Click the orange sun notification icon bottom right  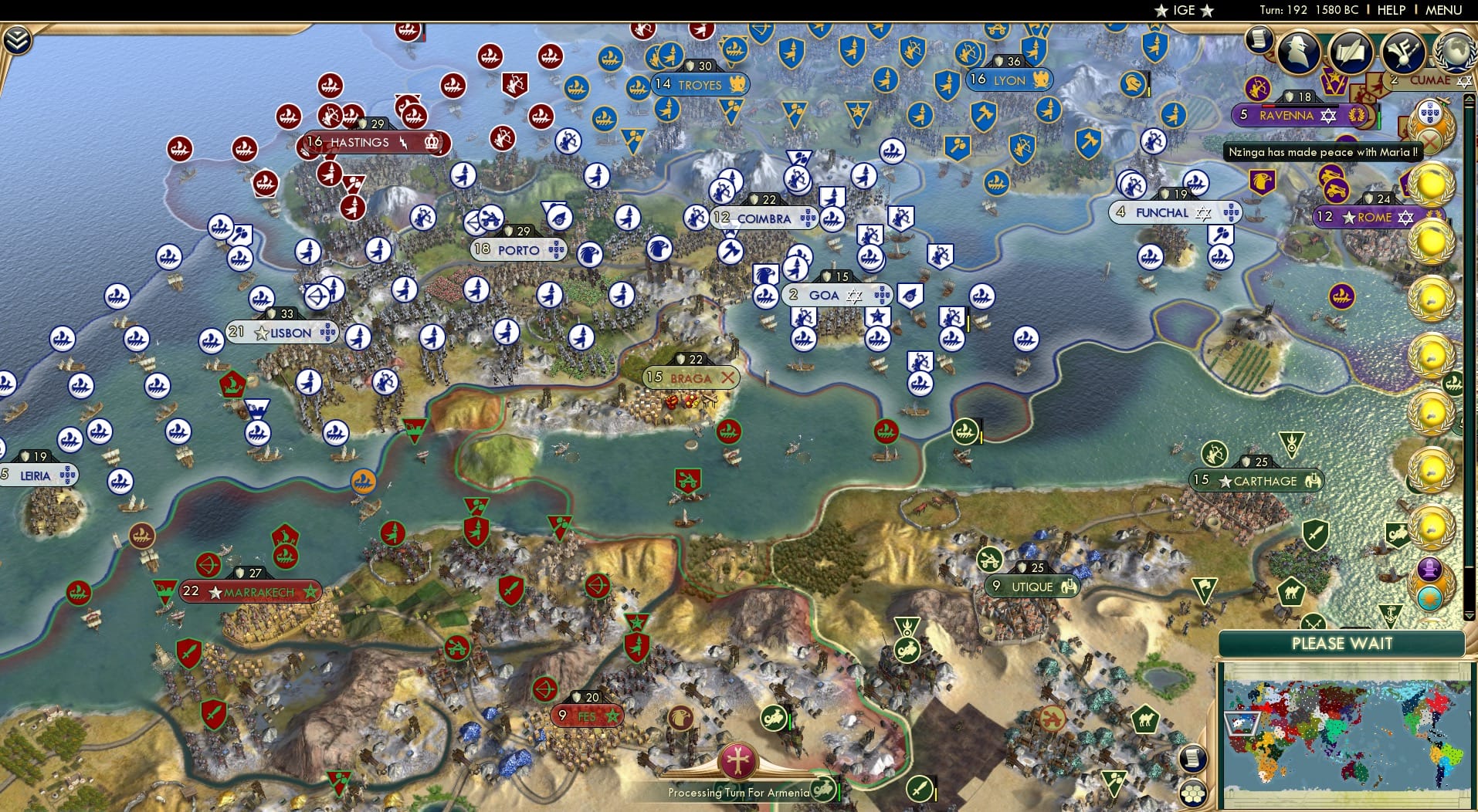[1429, 598]
